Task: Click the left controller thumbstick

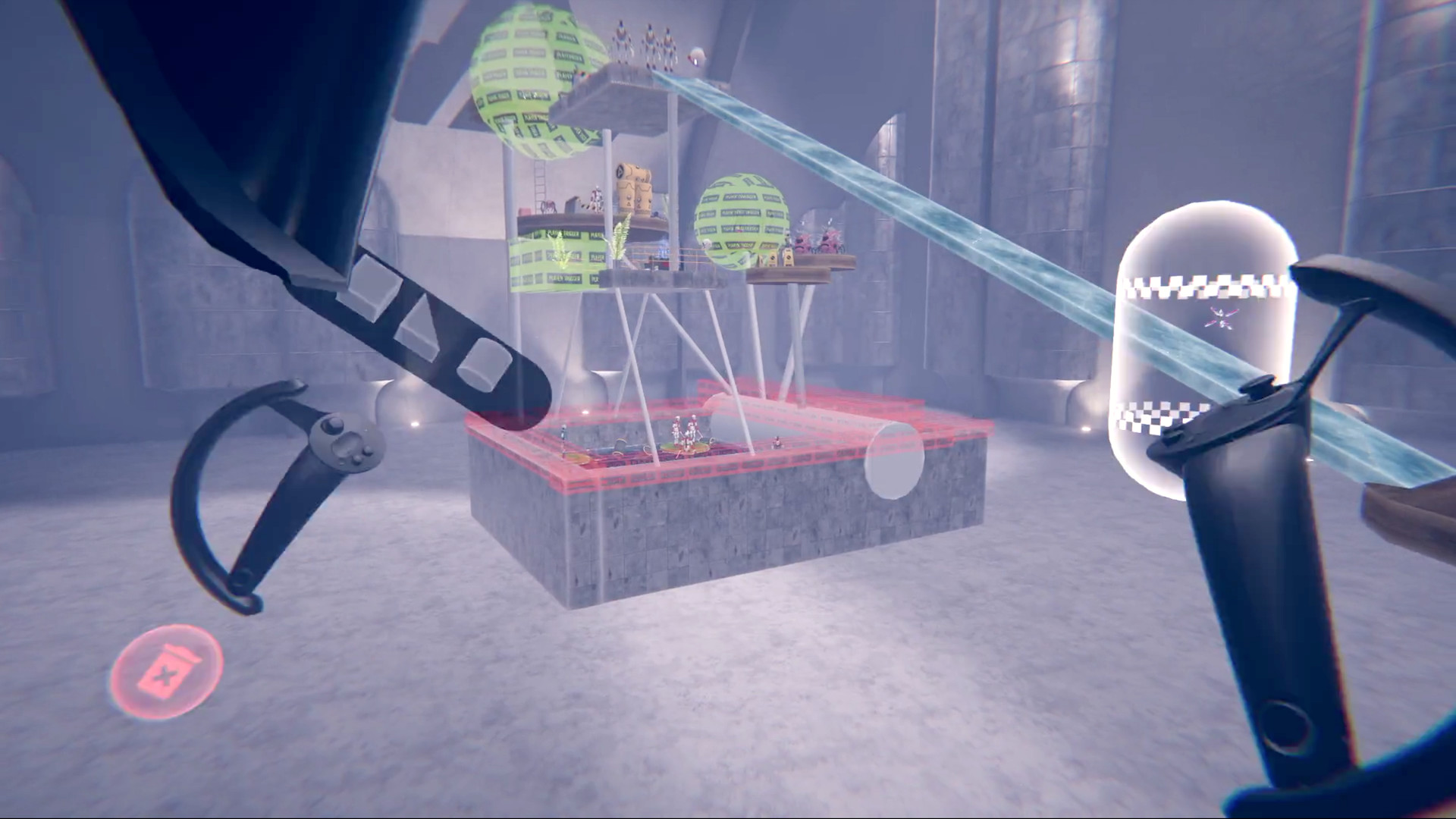Action: pos(333,425)
